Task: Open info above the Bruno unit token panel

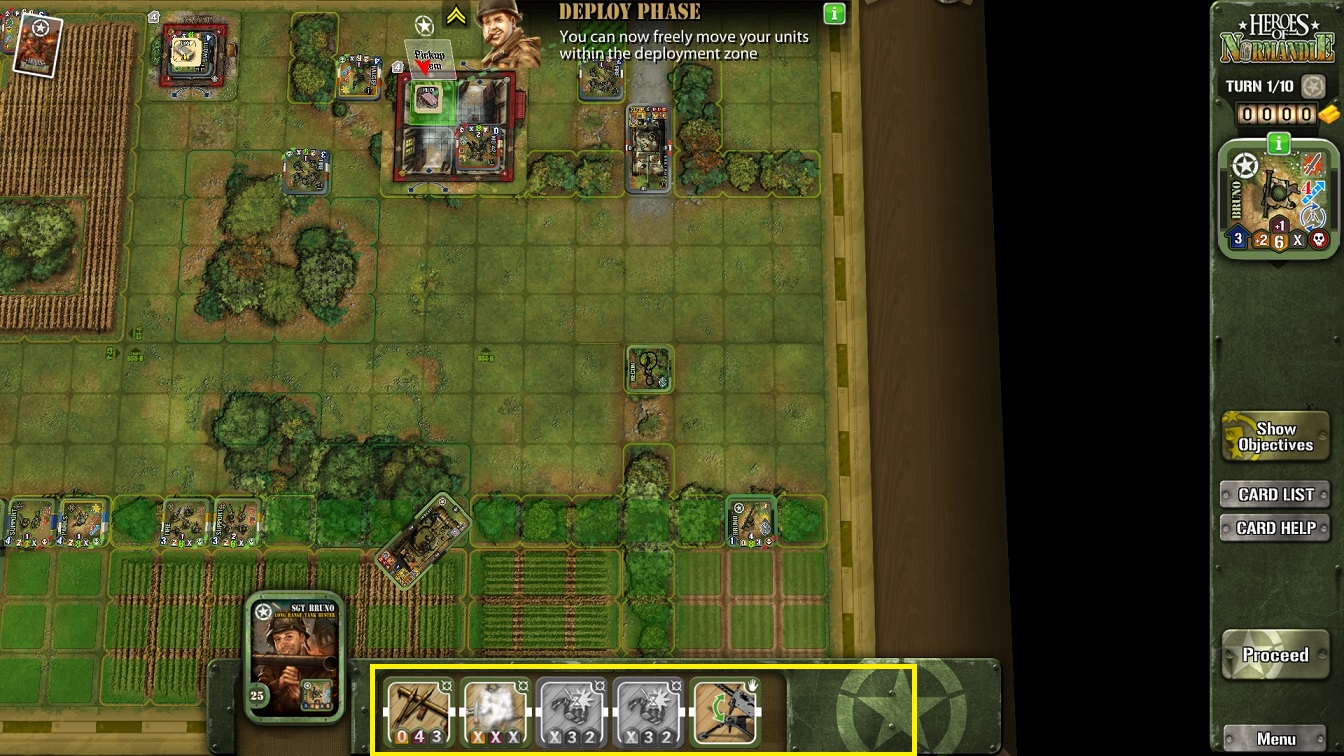Action: (1278, 144)
